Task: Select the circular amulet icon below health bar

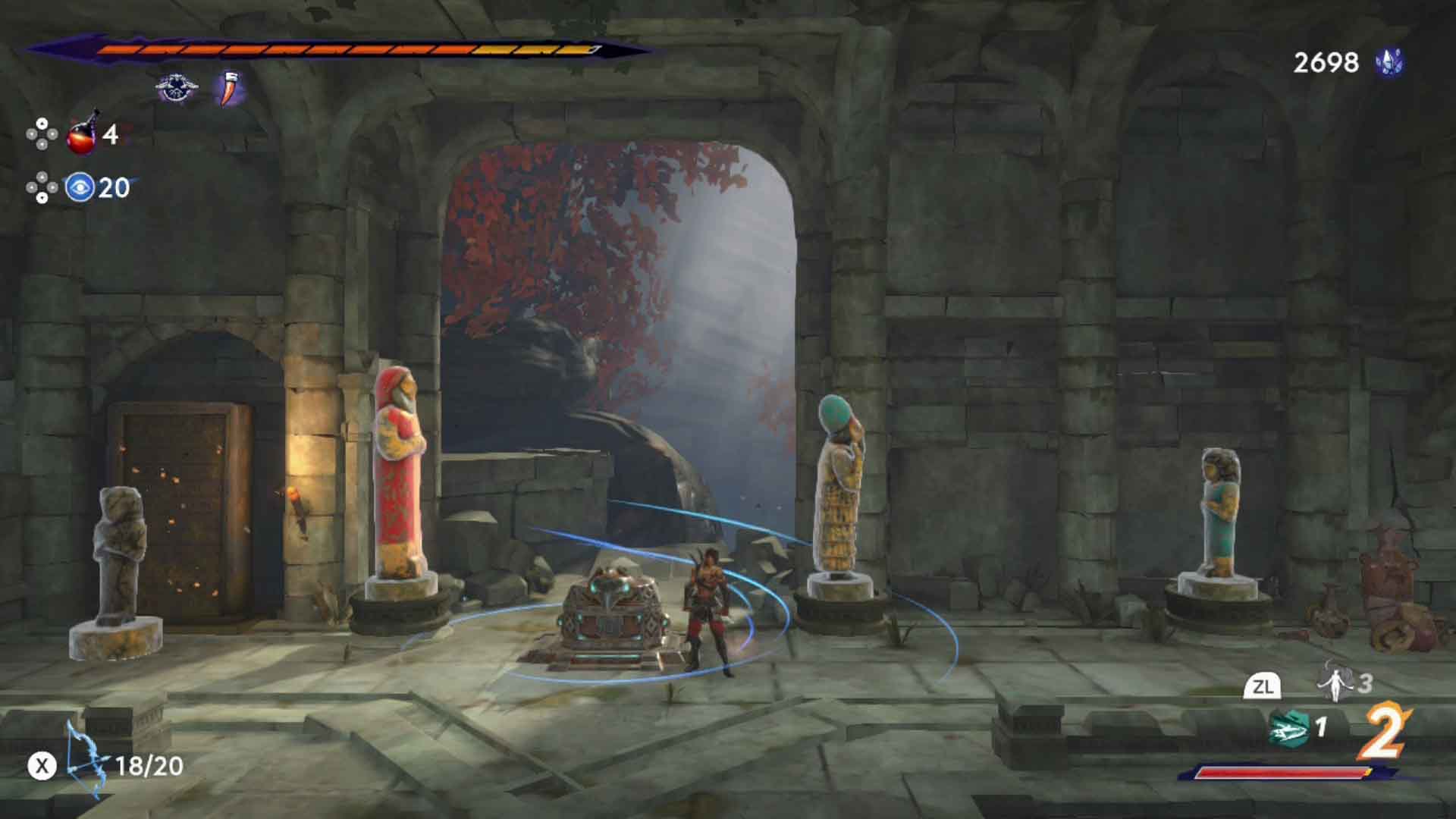Action: (176, 86)
